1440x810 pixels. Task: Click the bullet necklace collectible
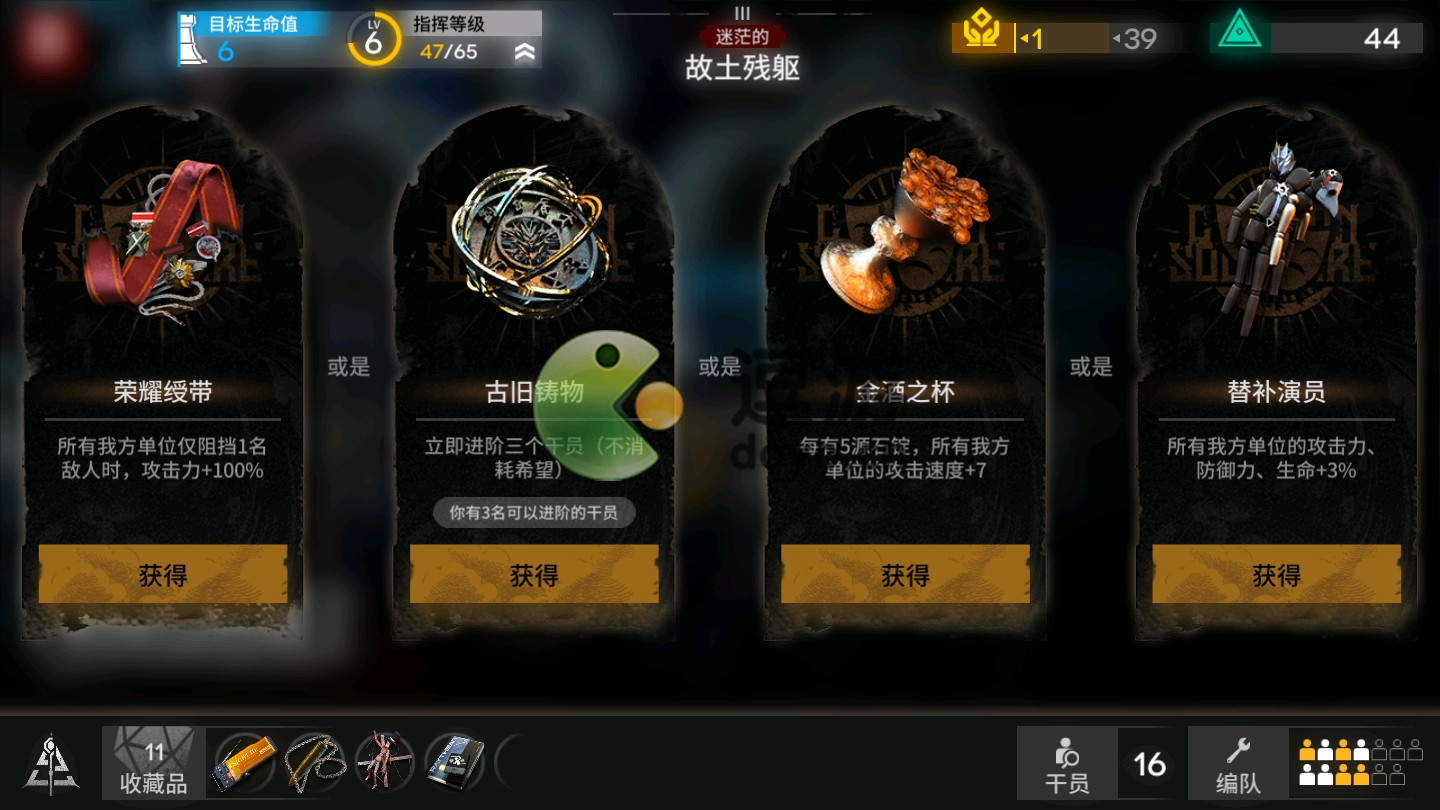[x=312, y=760]
